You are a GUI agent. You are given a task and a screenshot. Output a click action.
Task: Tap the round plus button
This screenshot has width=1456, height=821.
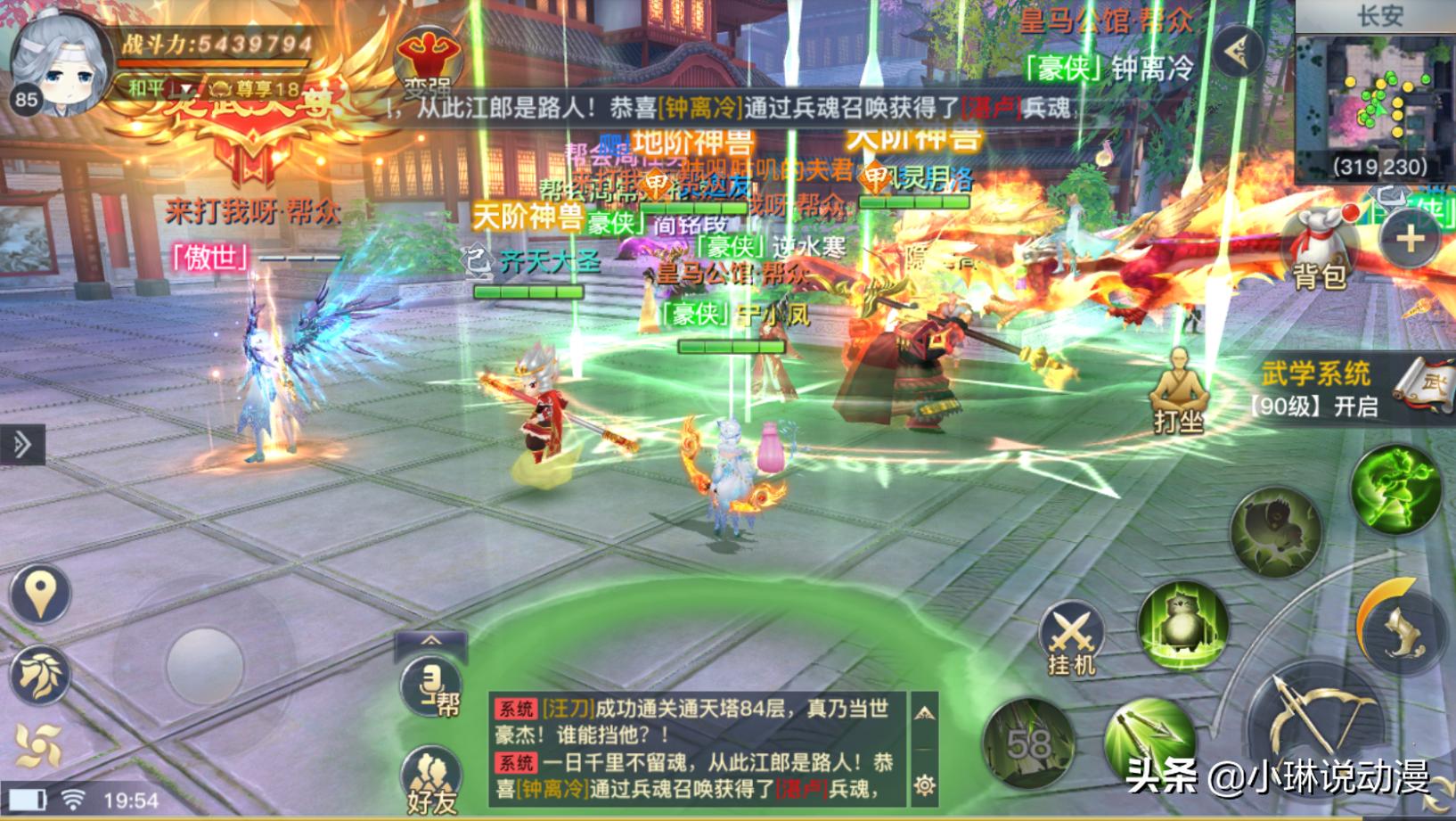pyautogui.click(x=1410, y=239)
